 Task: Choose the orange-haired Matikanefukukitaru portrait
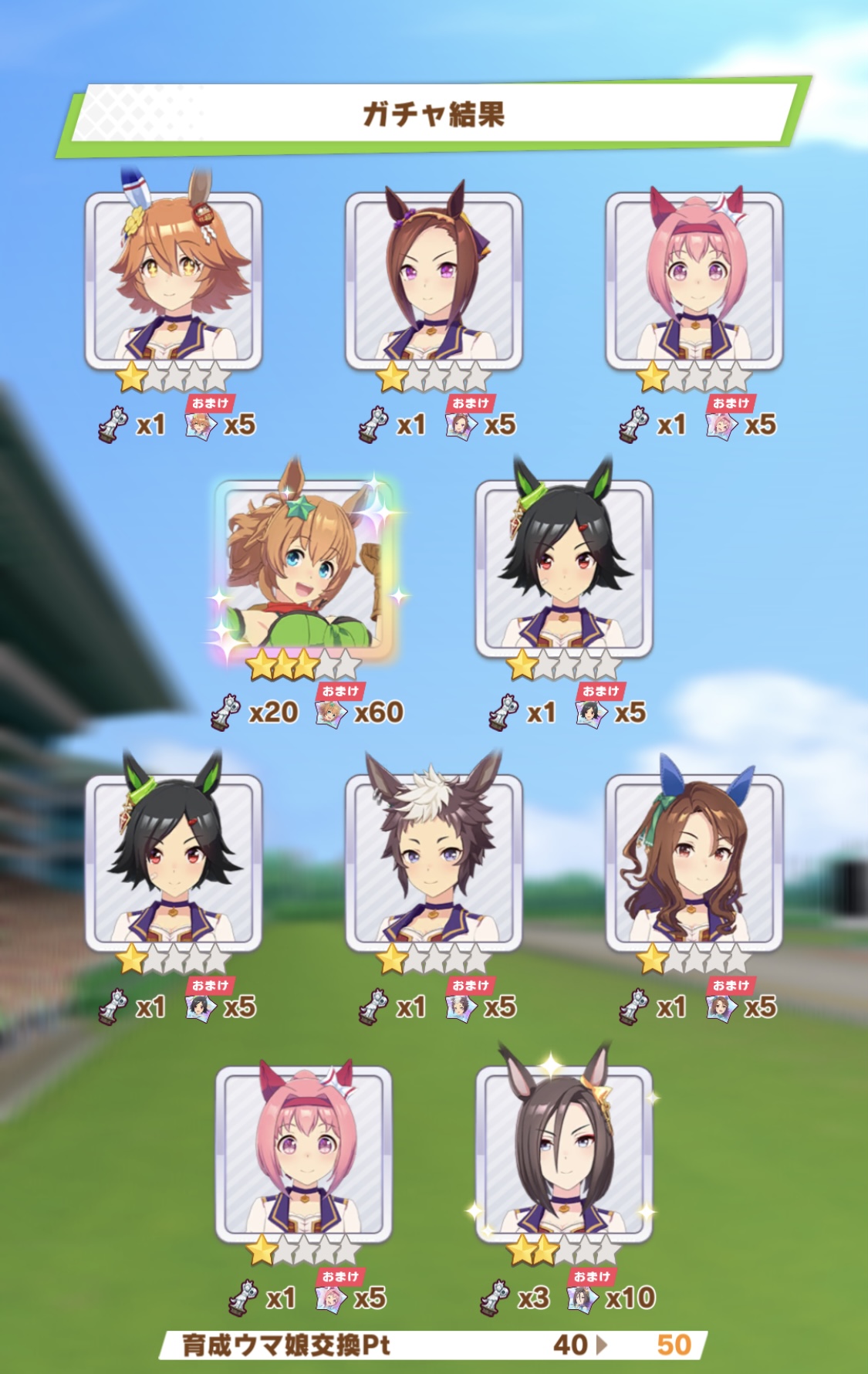(173, 280)
